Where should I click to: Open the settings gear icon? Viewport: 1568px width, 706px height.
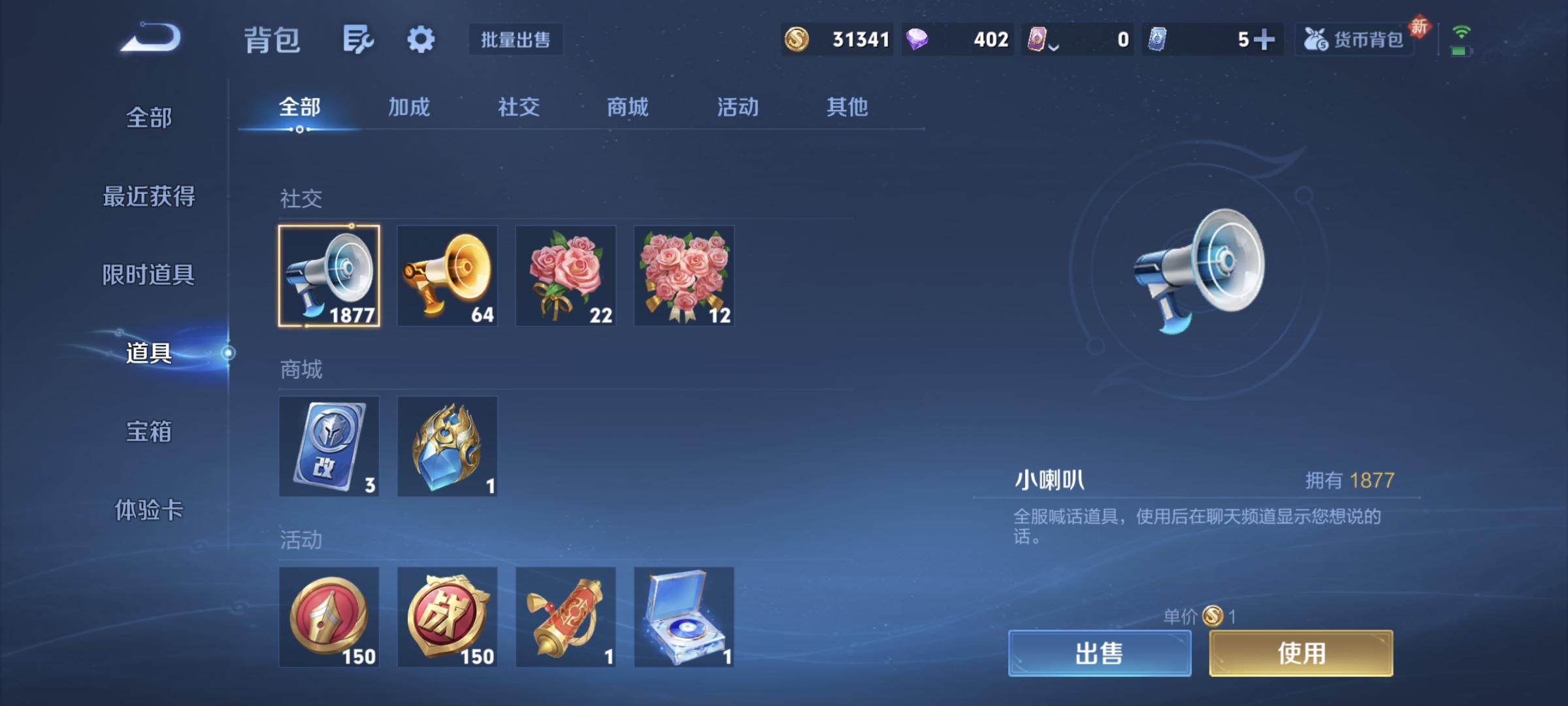click(x=421, y=39)
